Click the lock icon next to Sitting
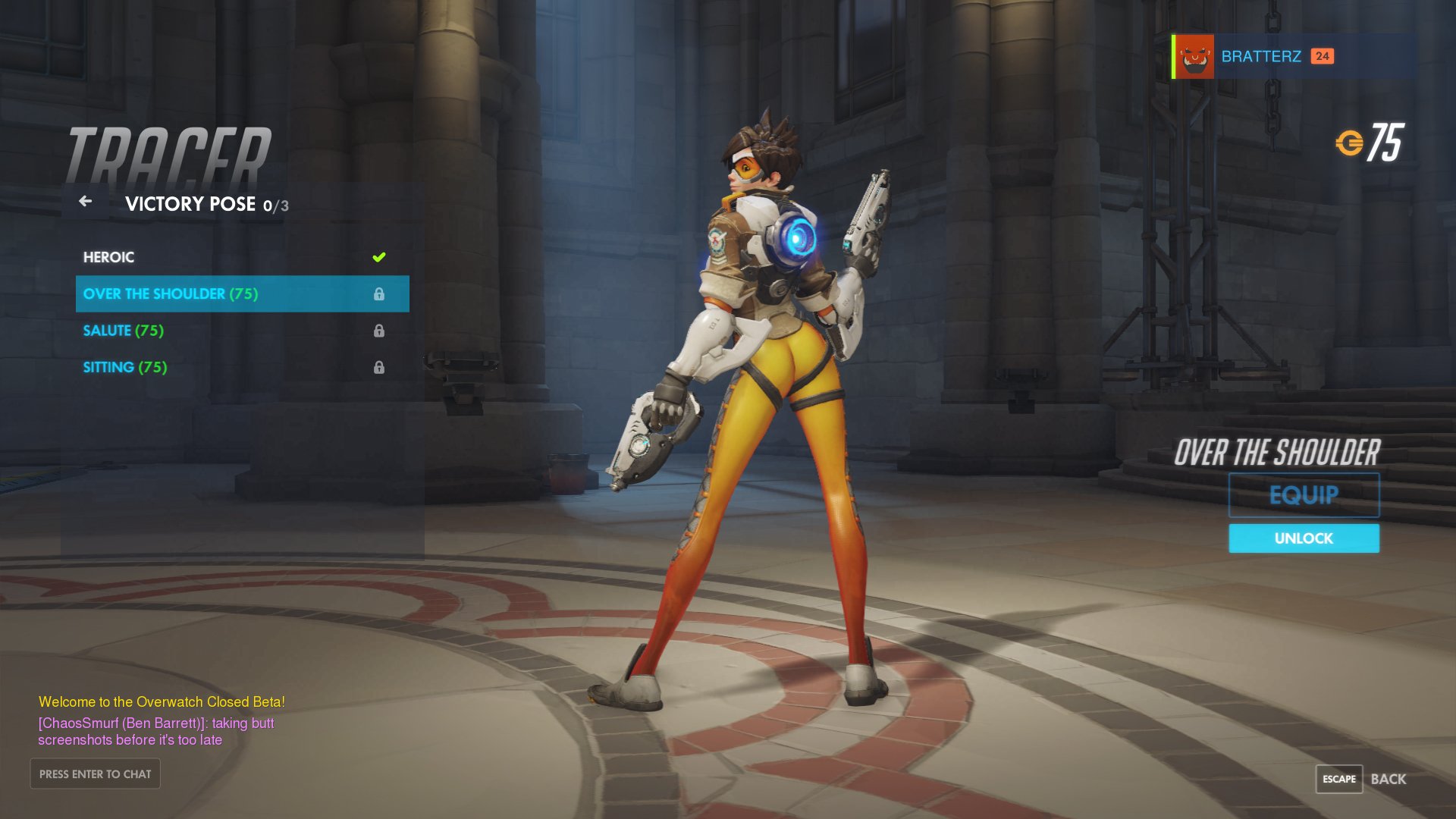Image resolution: width=1456 pixels, height=819 pixels. click(x=379, y=366)
